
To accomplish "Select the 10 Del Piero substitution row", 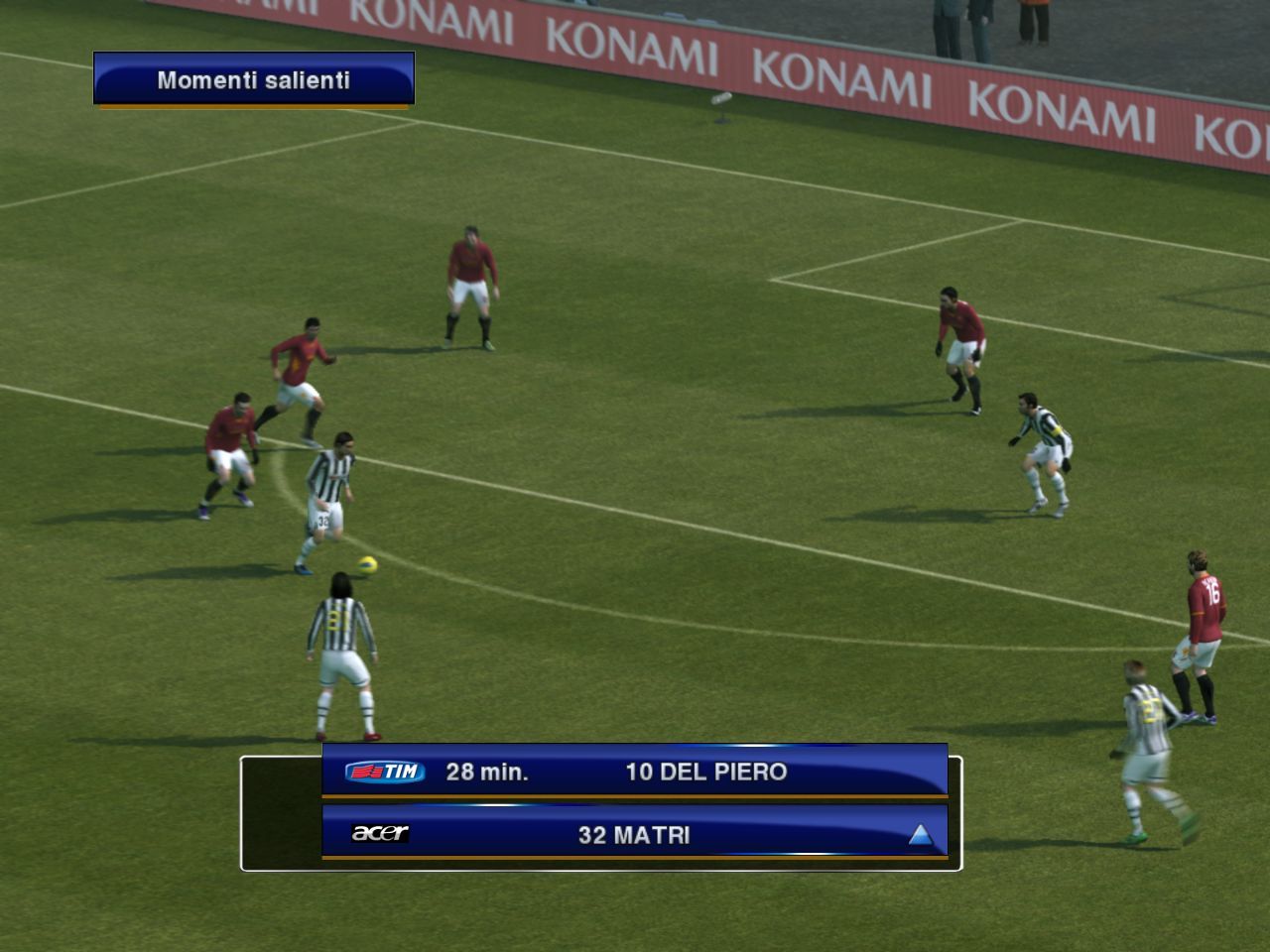I will 635,772.
